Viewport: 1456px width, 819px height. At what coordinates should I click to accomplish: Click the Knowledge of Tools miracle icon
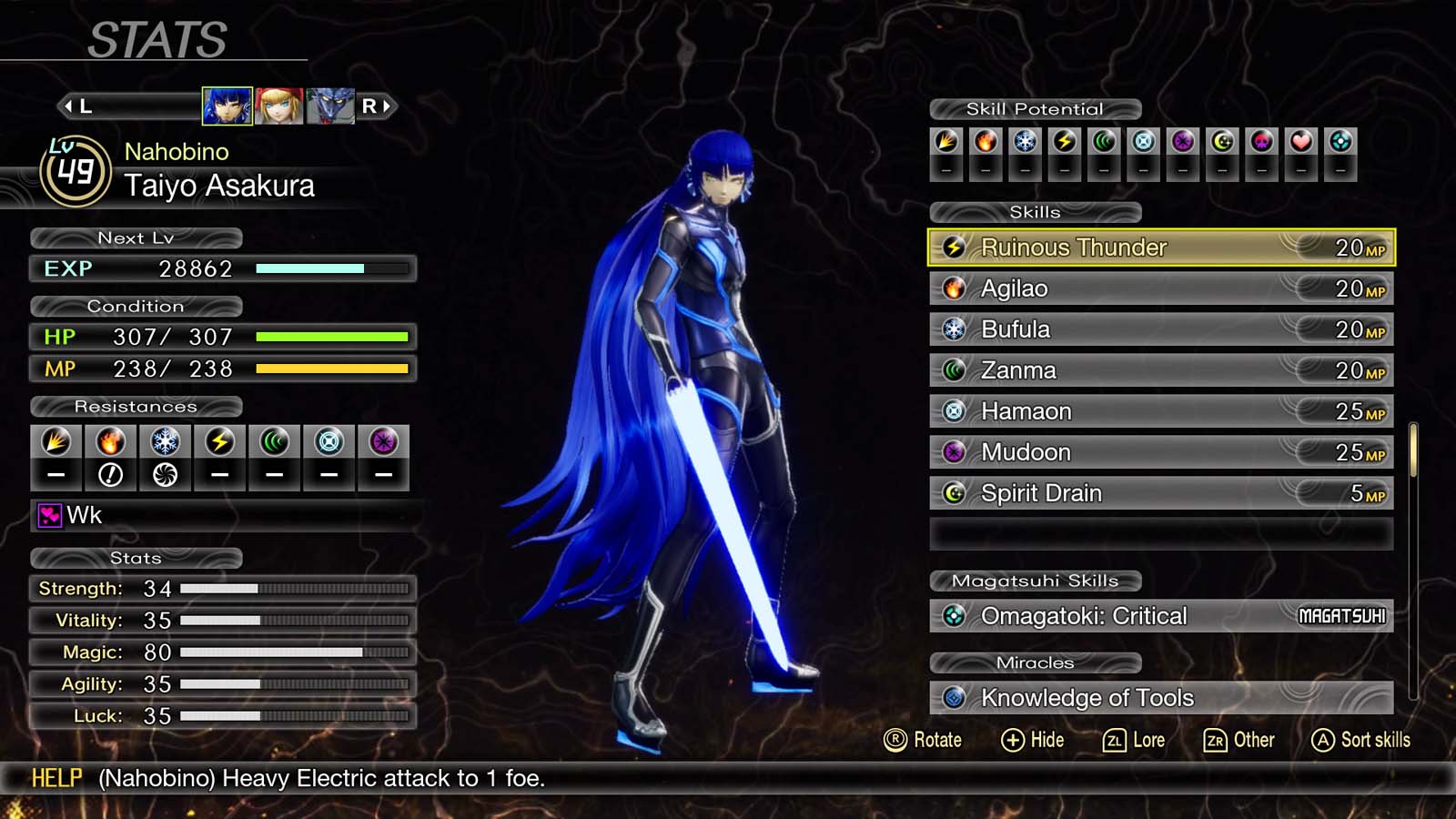click(x=952, y=698)
